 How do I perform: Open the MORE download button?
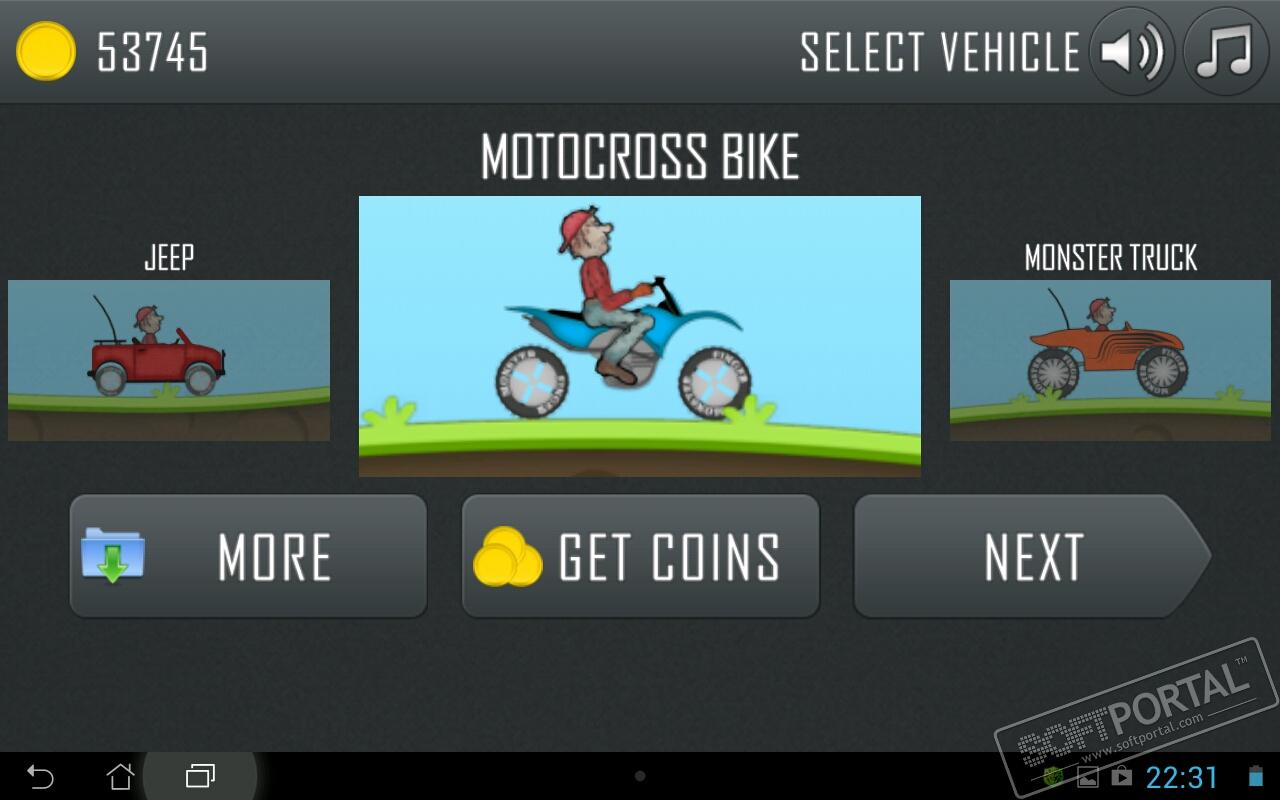(248, 556)
